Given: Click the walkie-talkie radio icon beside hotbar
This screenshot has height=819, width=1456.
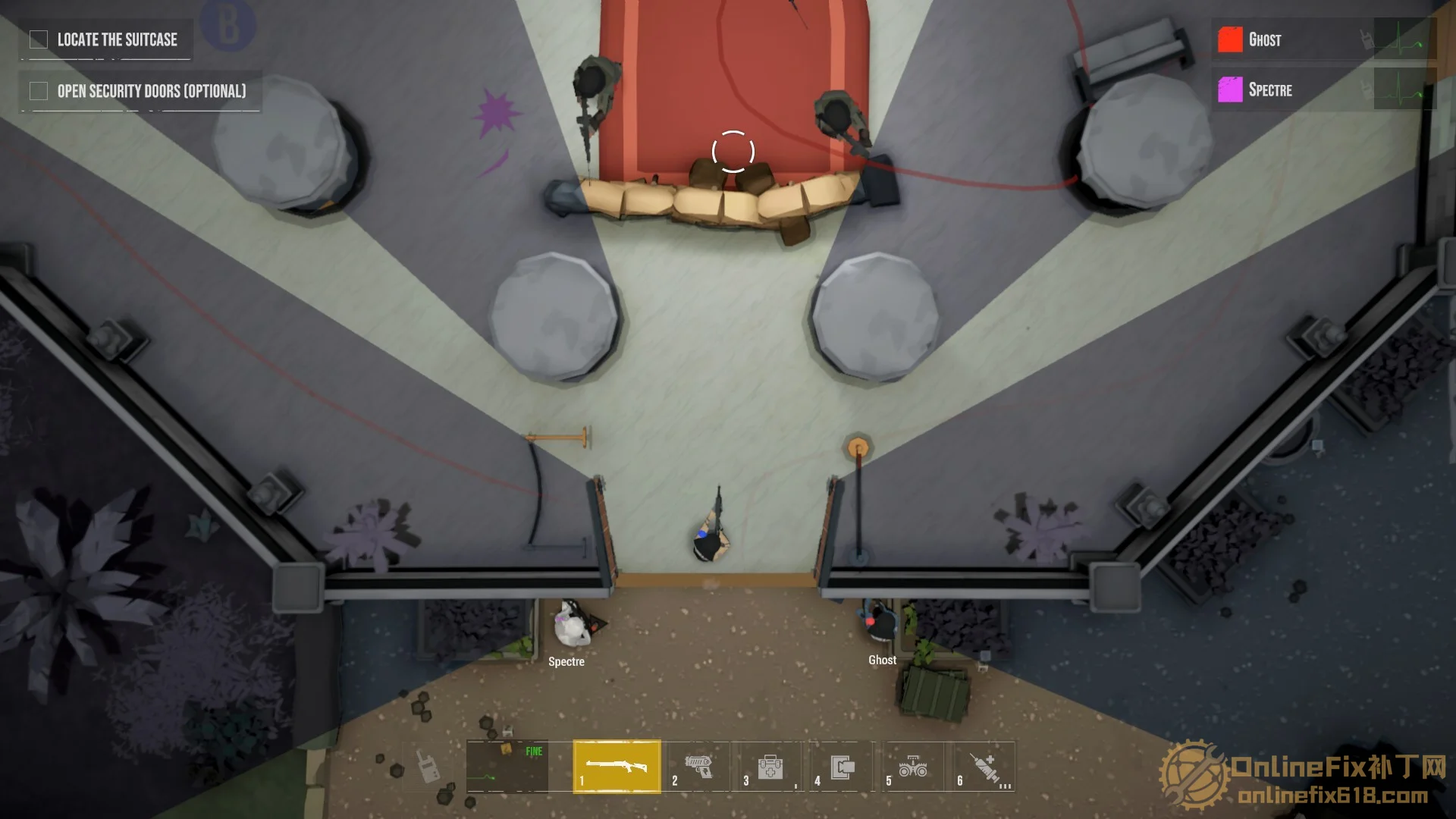Looking at the screenshot, I should [429, 767].
